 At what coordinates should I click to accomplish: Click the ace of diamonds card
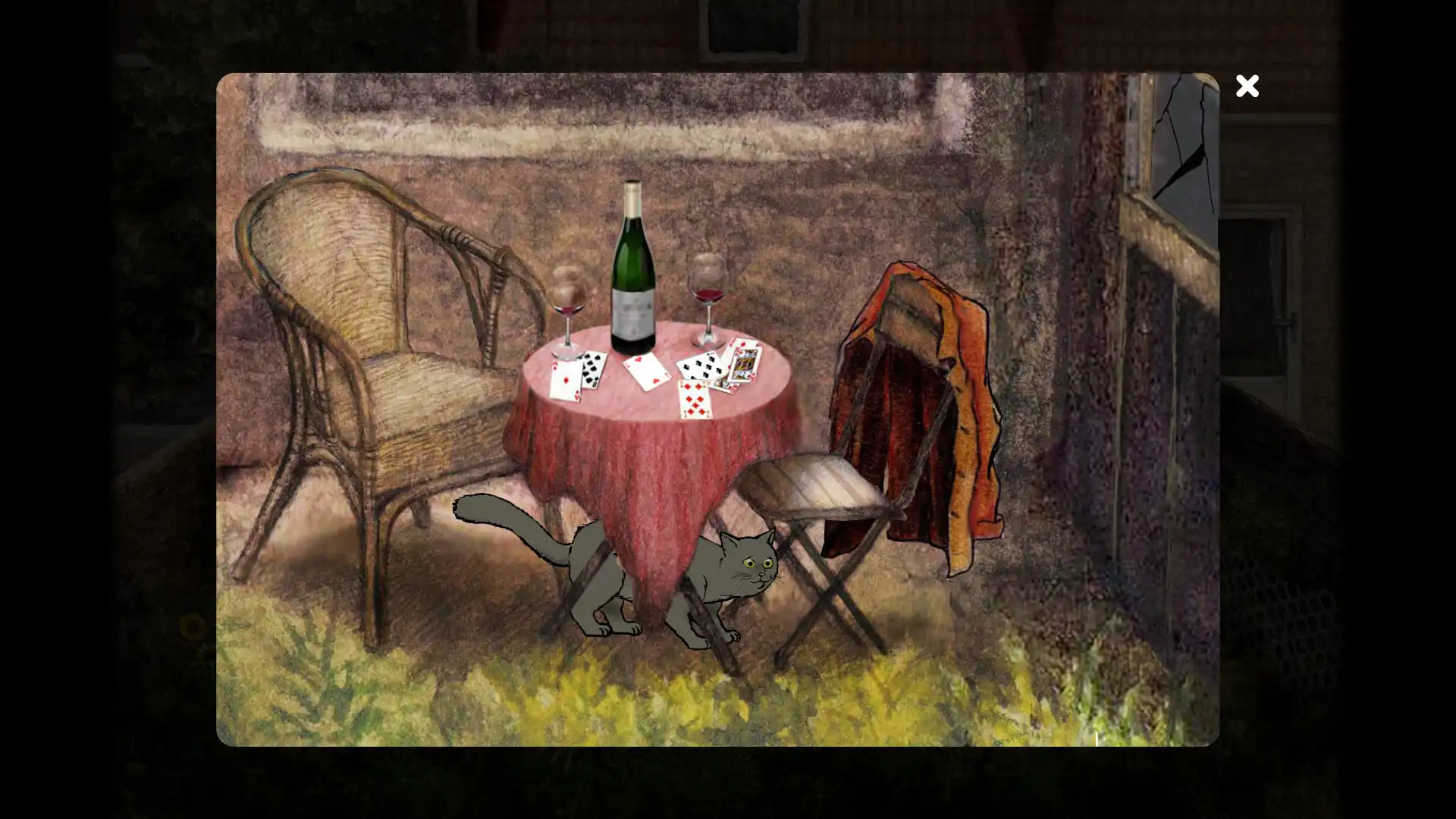pyautogui.click(x=565, y=380)
